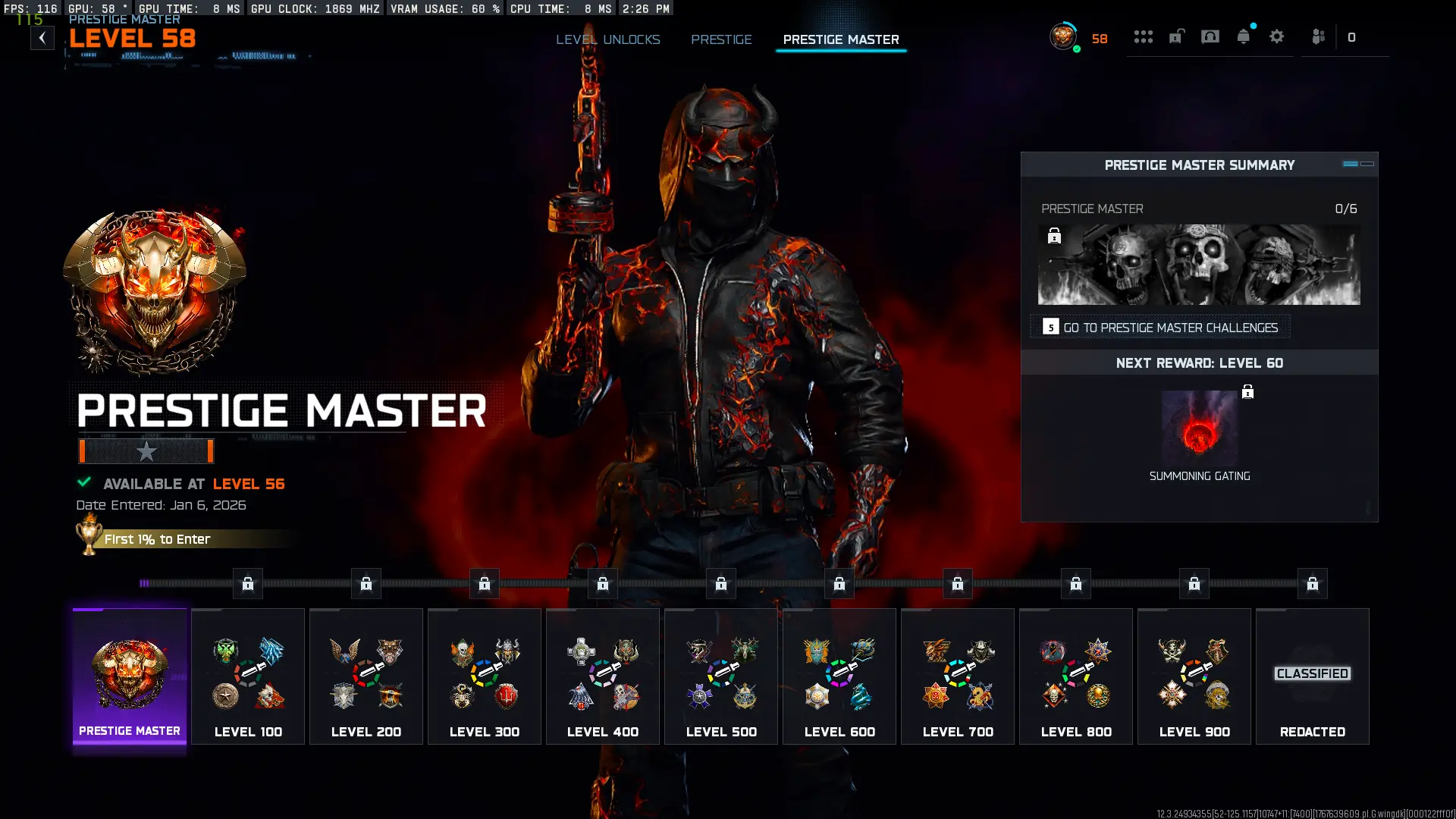This screenshot has width=1456, height=819.
Task: Open the notifications bell with blue indicator
Action: click(x=1244, y=36)
